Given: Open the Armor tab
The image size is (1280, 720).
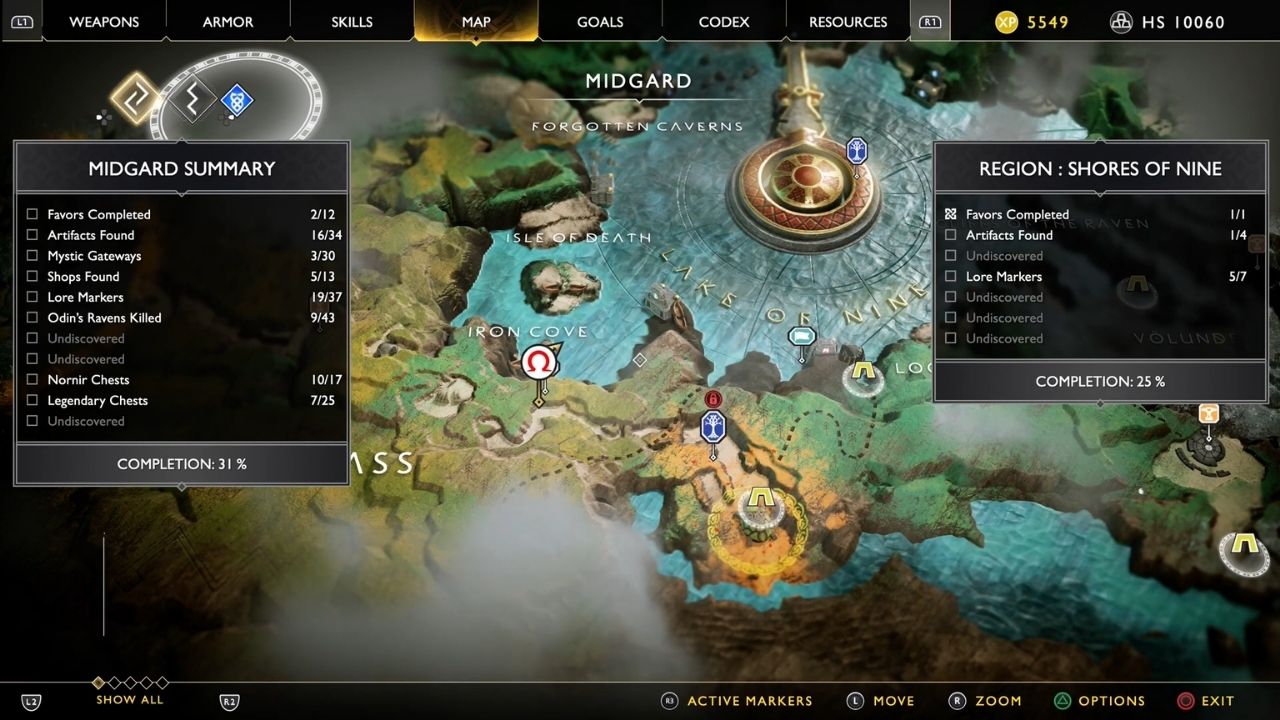Looking at the screenshot, I should 228,22.
